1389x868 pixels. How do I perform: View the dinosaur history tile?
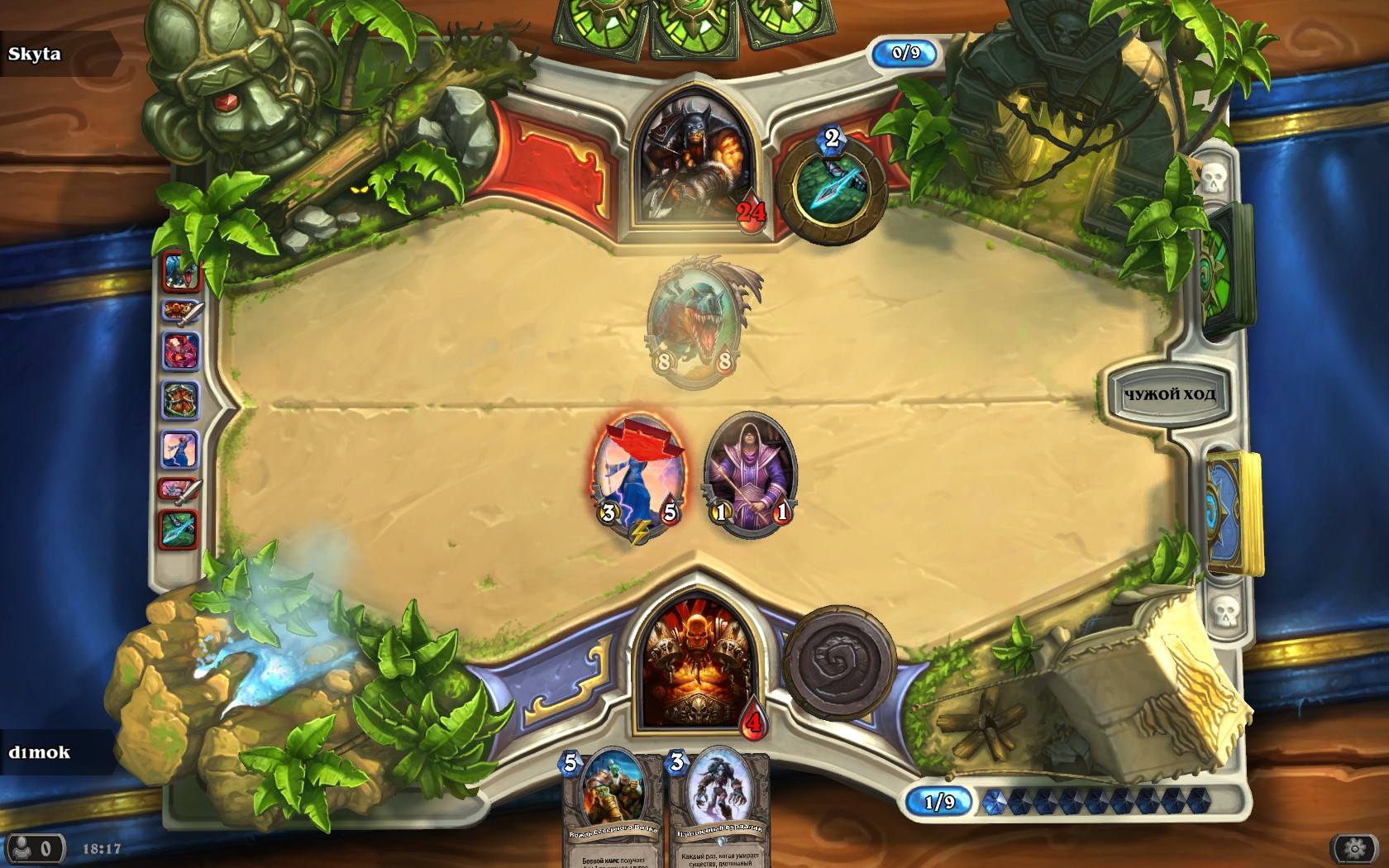pyautogui.click(x=181, y=272)
